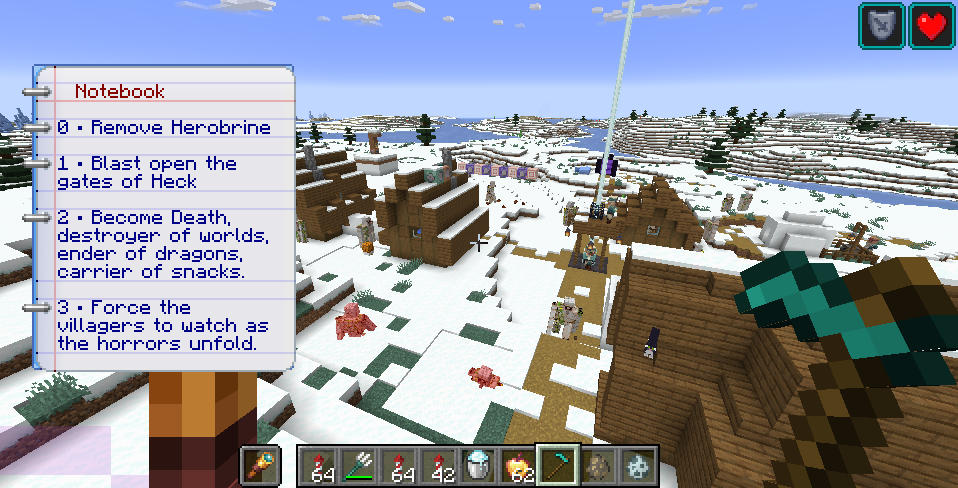Select the "Remove Herobrine" notebook entry

(x=164, y=128)
